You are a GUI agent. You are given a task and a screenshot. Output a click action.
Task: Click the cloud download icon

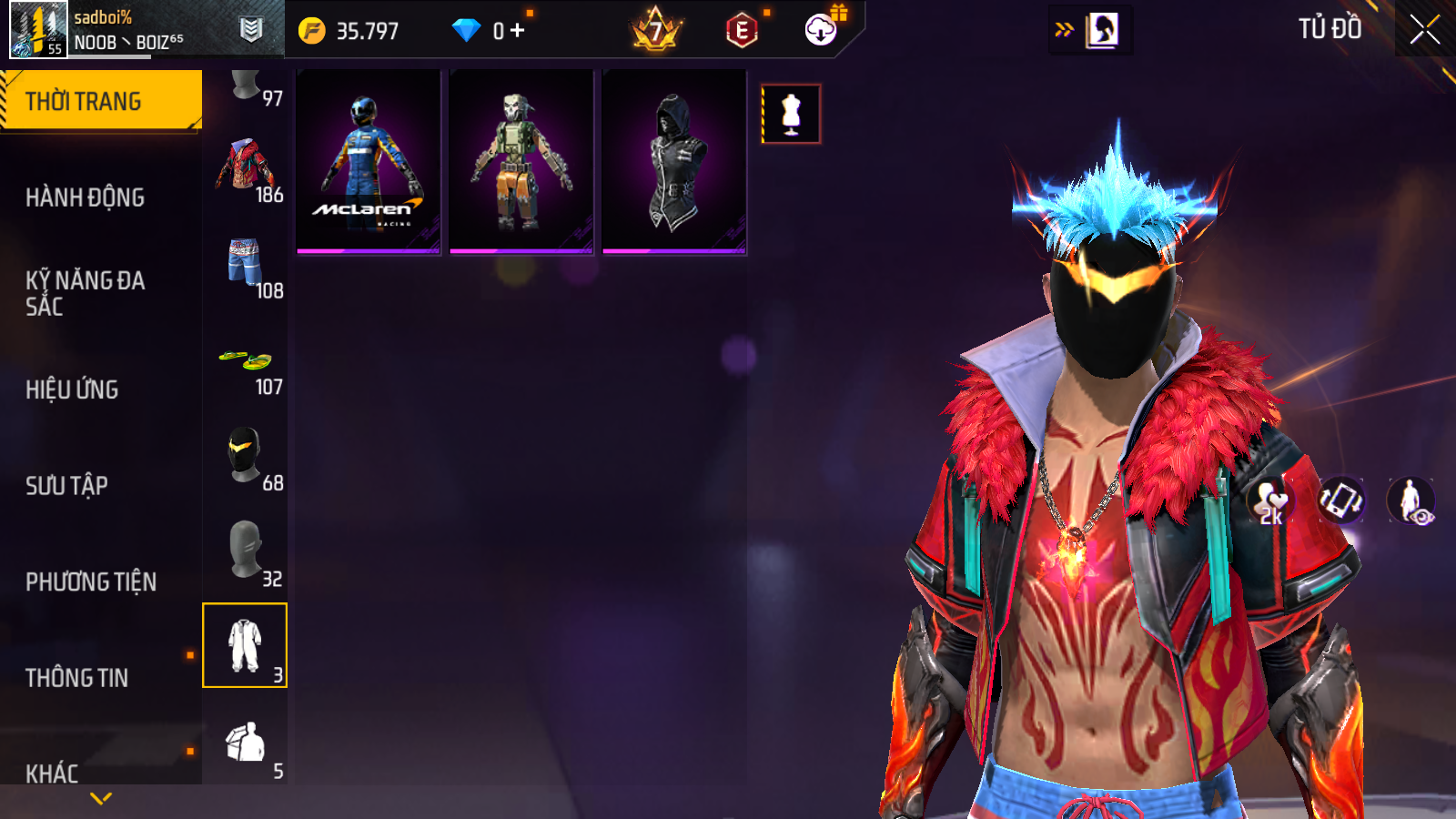click(x=821, y=30)
